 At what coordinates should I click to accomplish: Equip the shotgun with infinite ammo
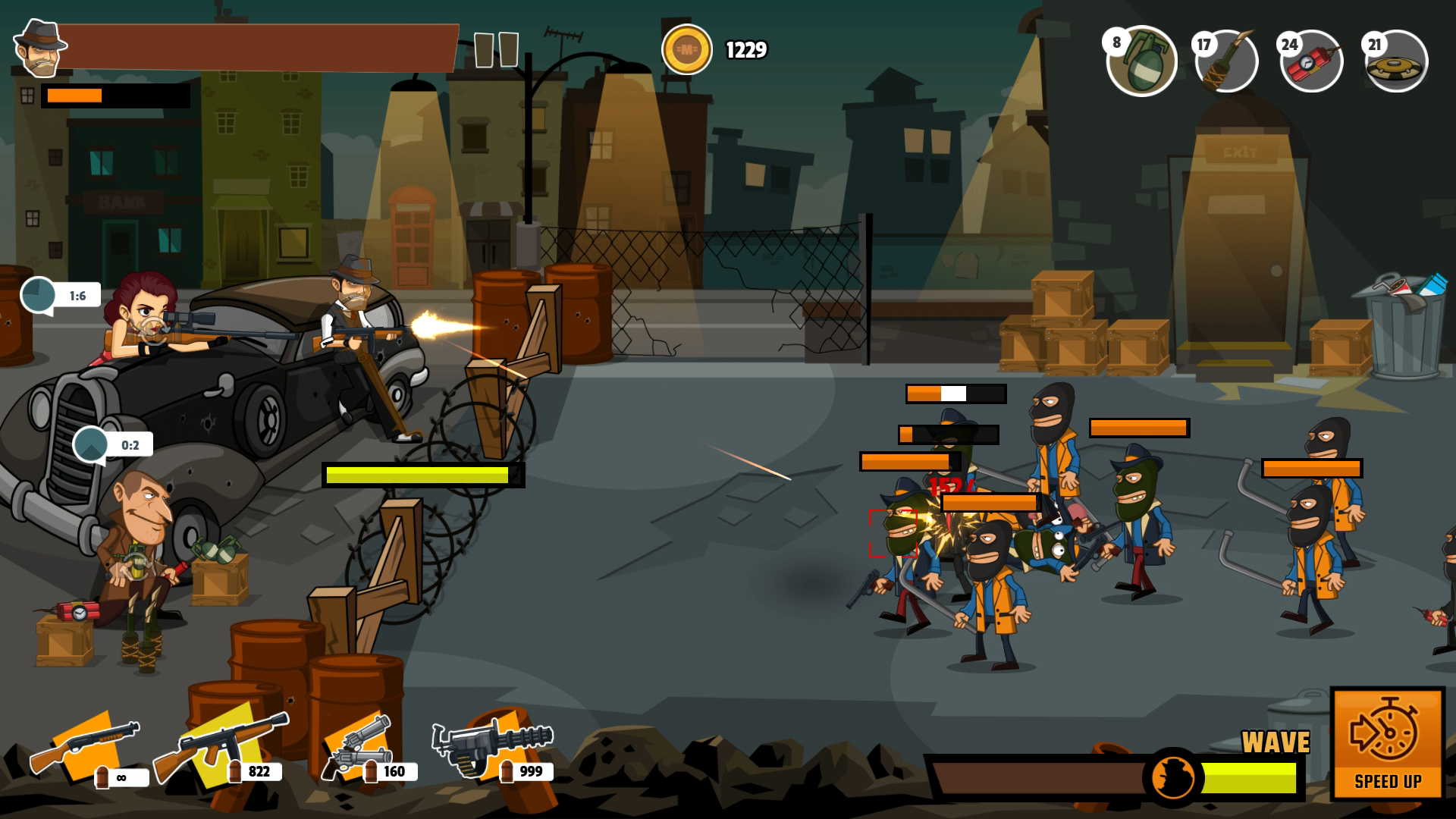click(x=85, y=747)
